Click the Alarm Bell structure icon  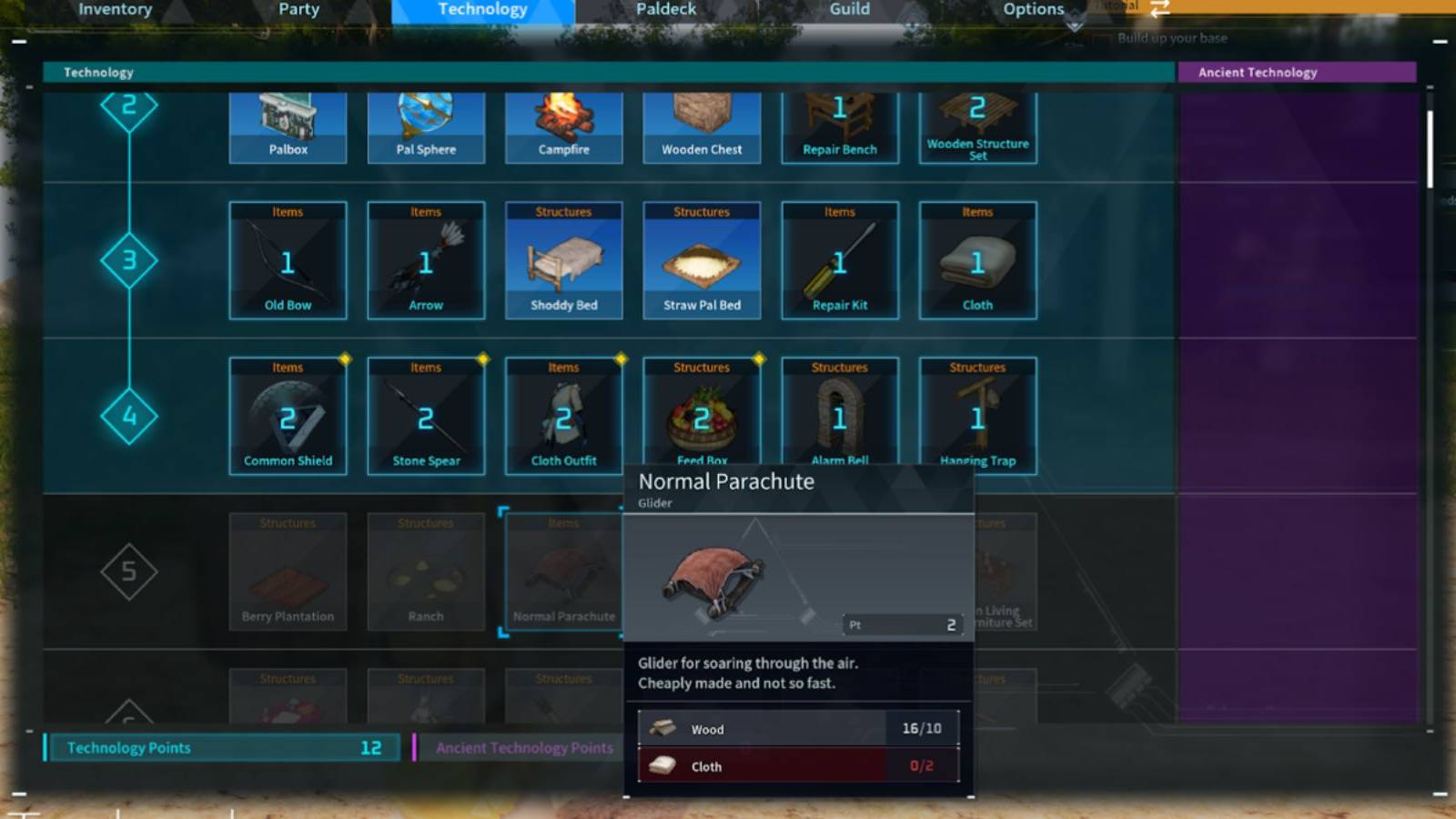point(839,417)
